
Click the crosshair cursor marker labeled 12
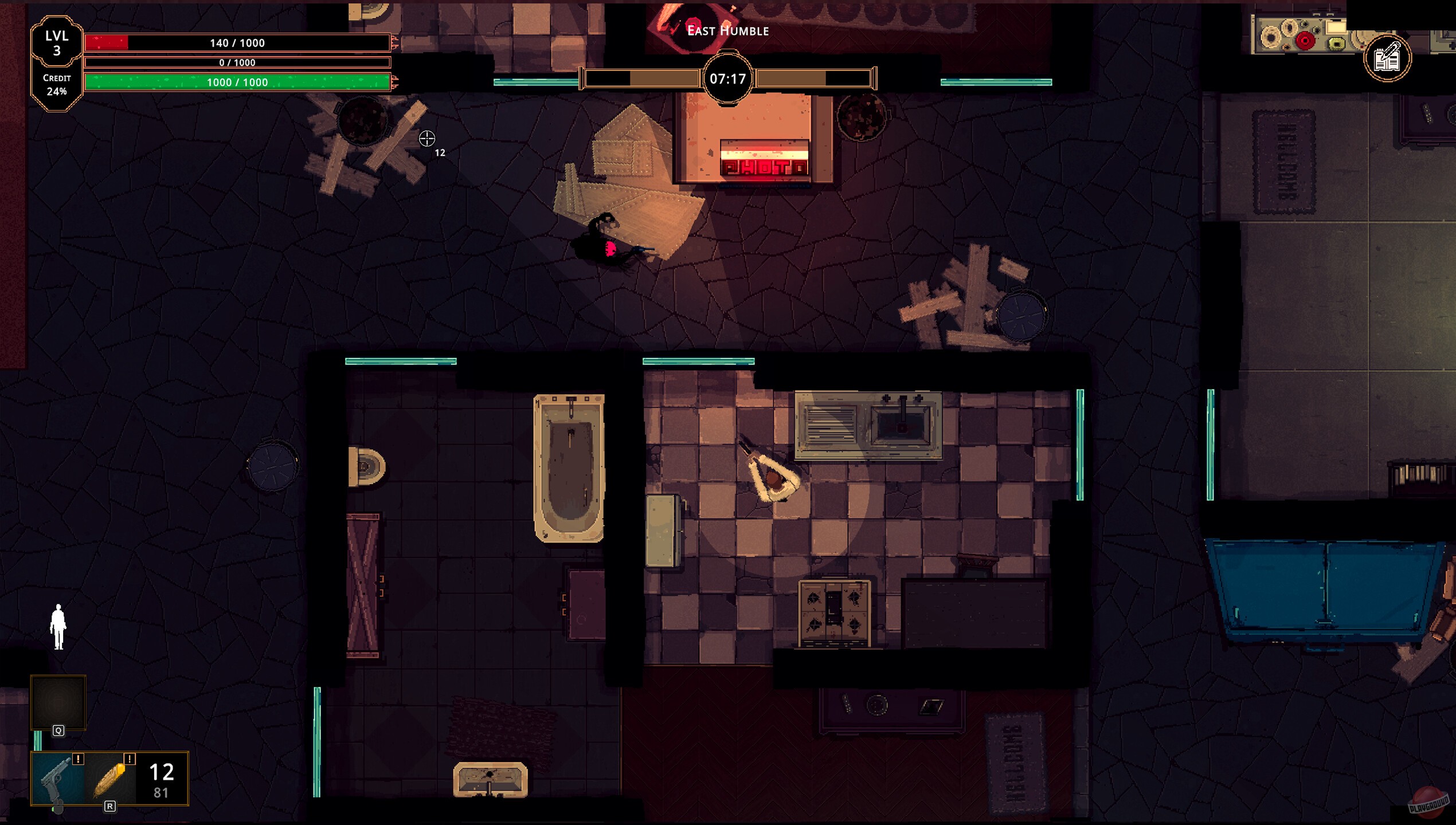point(426,137)
